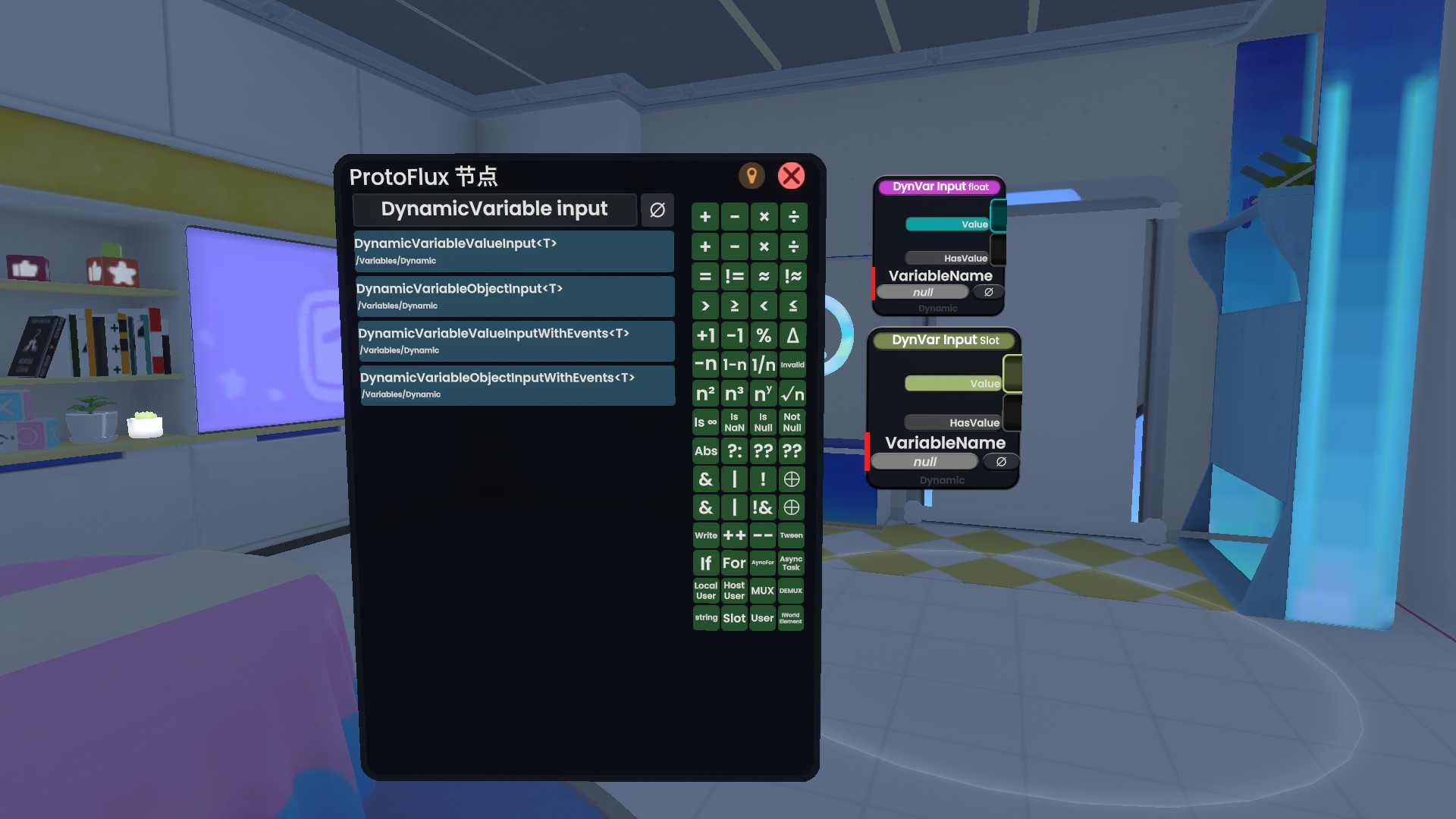Add the MUX node
This screenshot has width=1456, height=819.
(x=762, y=591)
